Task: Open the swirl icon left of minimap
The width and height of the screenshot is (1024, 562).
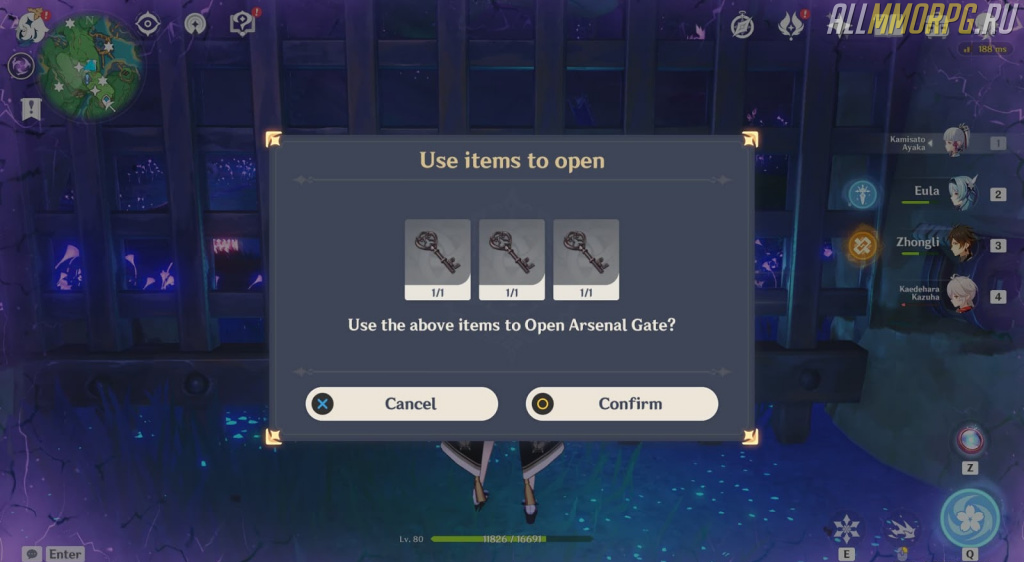Action: pos(19,66)
